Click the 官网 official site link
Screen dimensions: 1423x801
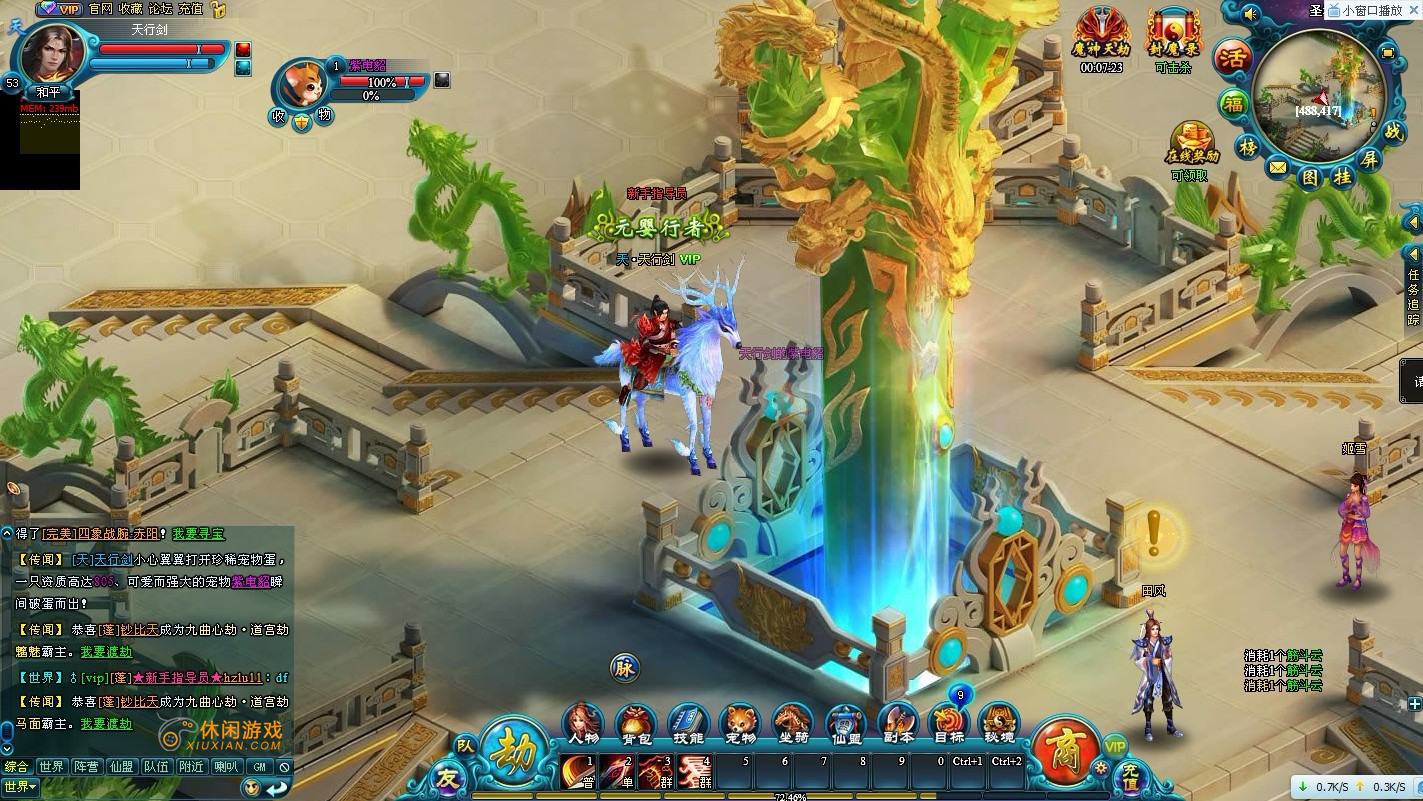[x=100, y=9]
